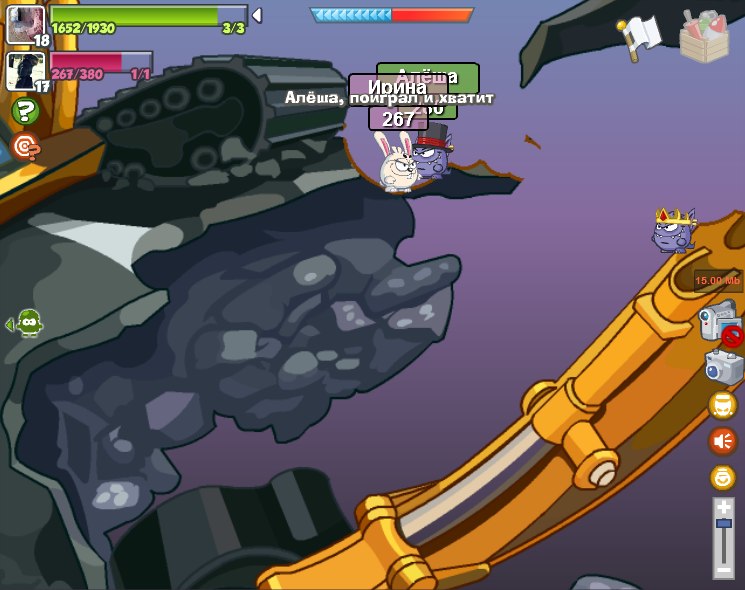Click the green soldier character icon
Image resolution: width=745 pixels, height=590 pixels.
coord(29,323)
